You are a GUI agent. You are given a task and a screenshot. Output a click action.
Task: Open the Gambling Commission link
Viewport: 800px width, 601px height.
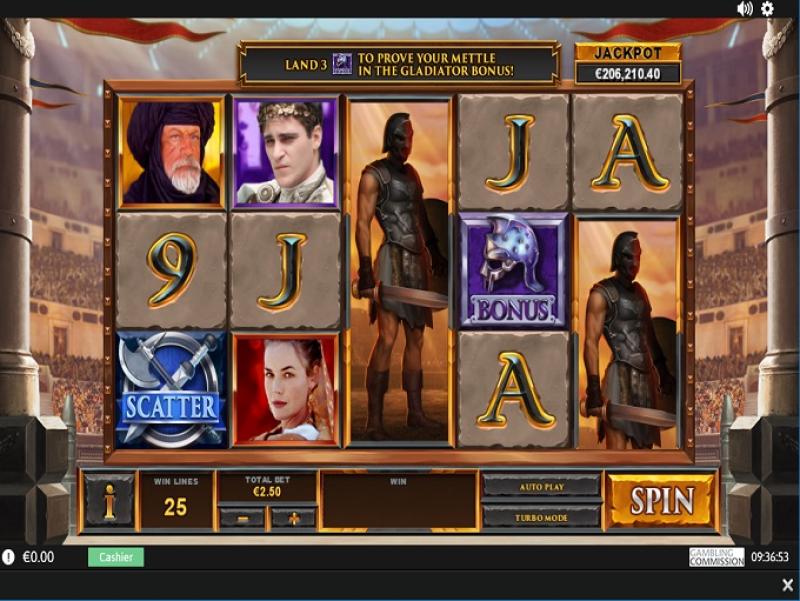click(x=716, y=557)
